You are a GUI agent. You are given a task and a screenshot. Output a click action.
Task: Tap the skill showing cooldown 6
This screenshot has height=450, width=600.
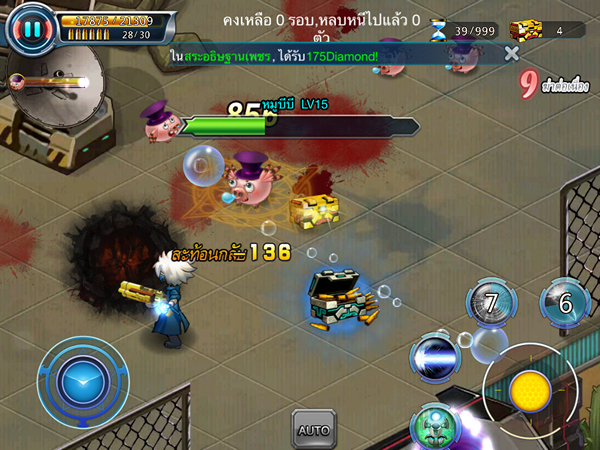(565, 304)
